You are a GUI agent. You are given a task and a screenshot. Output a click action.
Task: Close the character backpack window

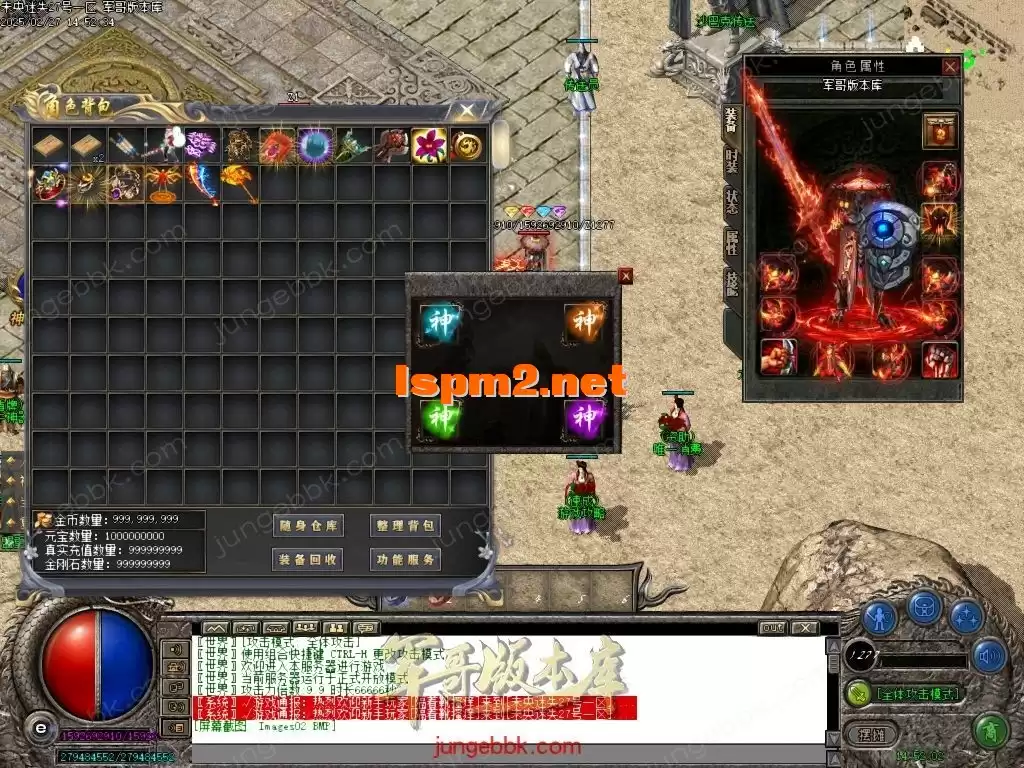467,110
